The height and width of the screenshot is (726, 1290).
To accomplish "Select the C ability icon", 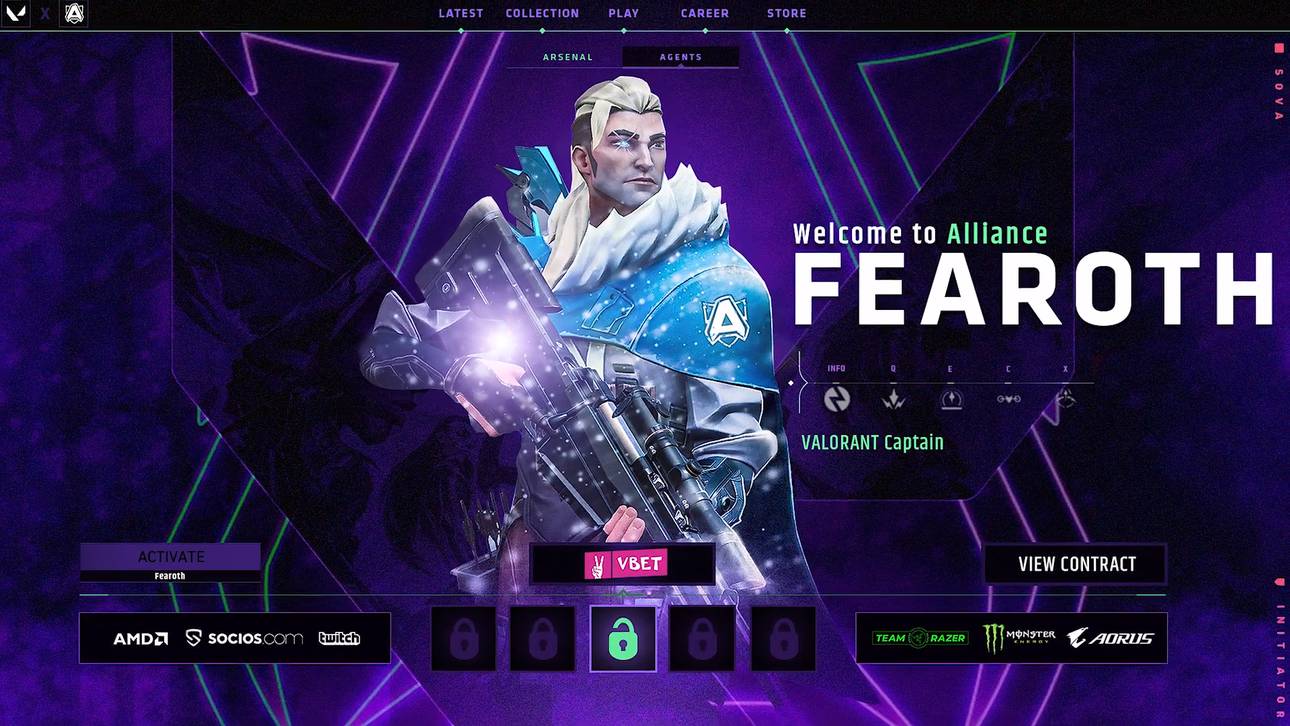I will coord(1008,398).
